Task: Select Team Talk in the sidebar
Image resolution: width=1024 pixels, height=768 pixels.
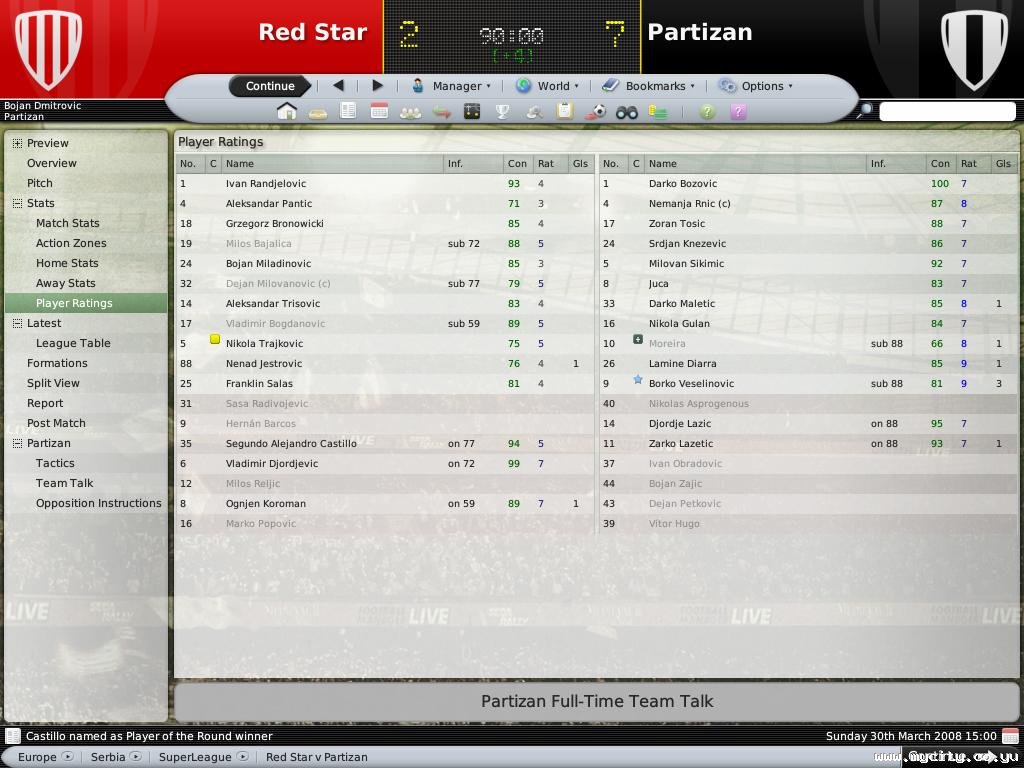Action: [x=64, y=483]
